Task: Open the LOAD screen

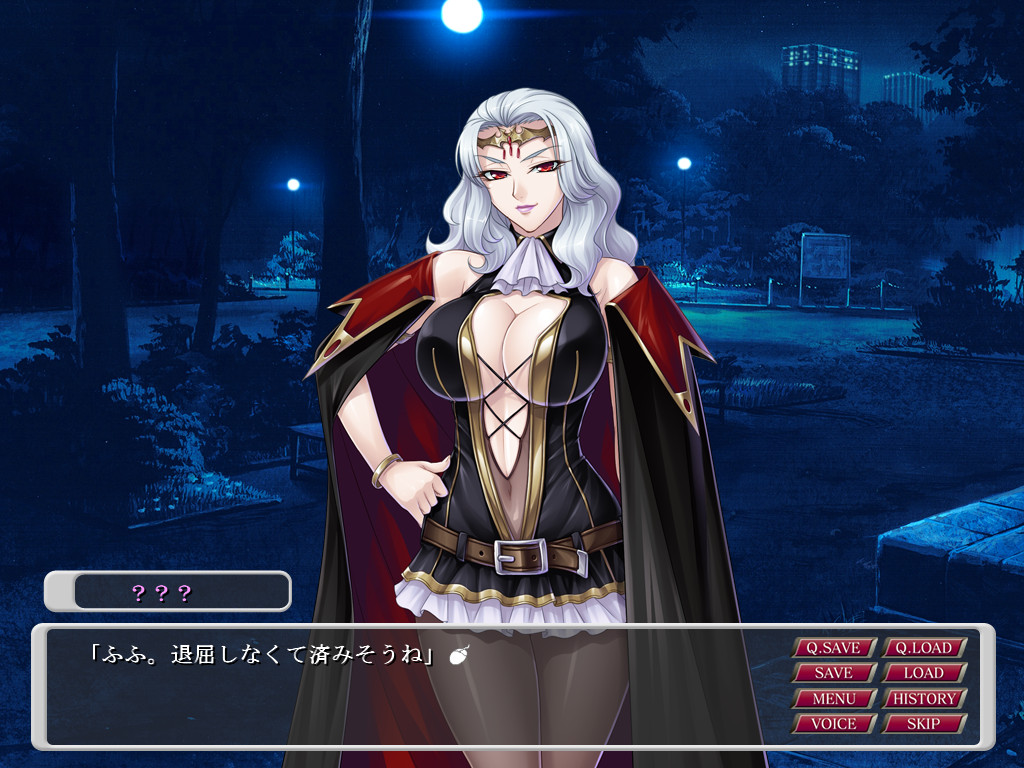Action: click(x=923, y=673)
